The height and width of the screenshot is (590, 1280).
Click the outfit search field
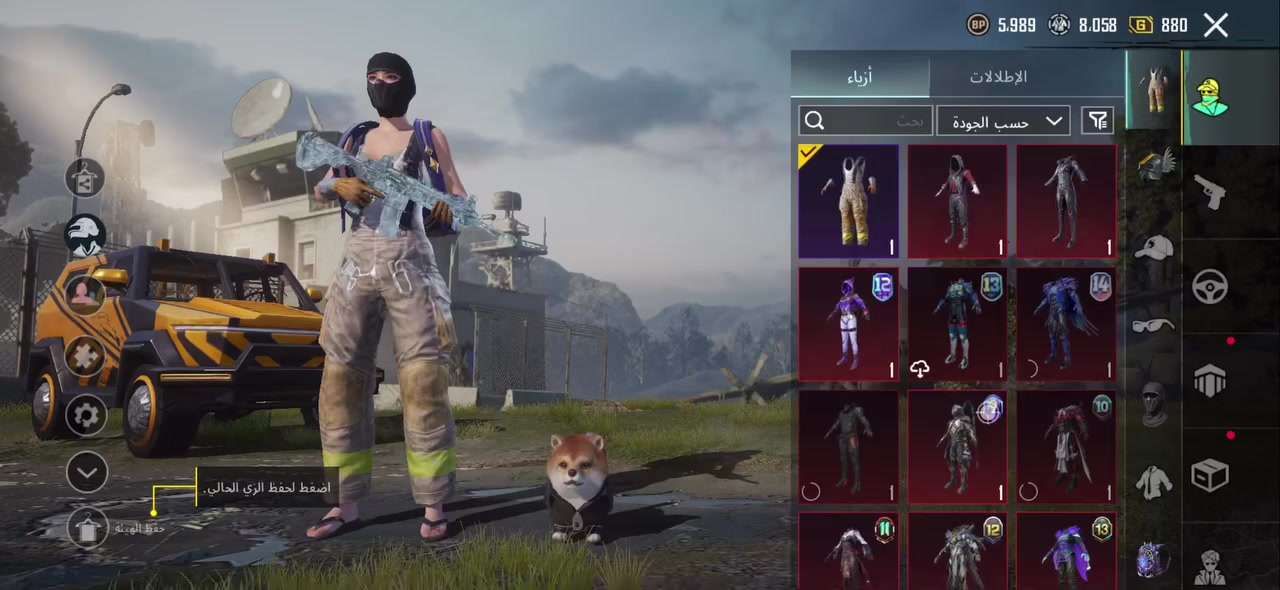pos(866,121)
